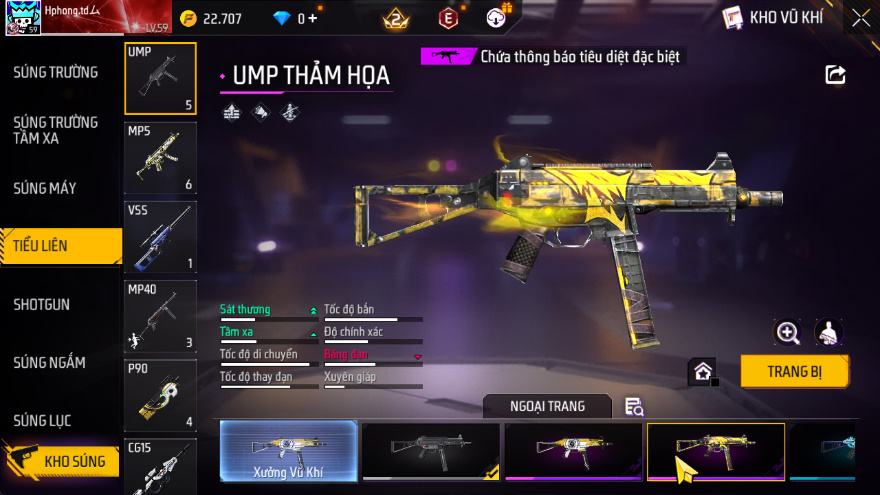Open the SHOTGUN category
This screenshot has height=495, width=880.
tap(42, 304)
